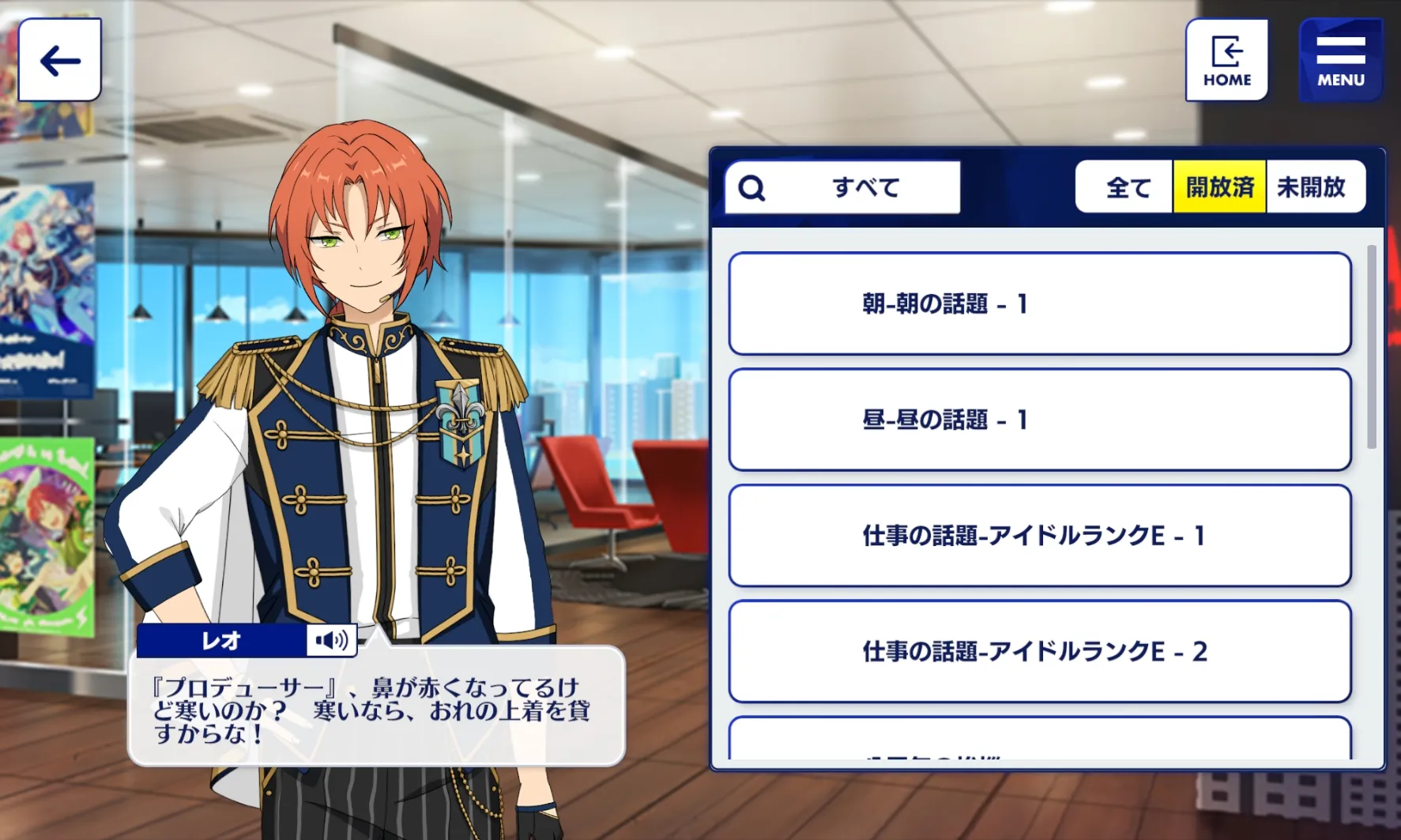
Task: Return to the HOME screen
Action: (1226, 60)
